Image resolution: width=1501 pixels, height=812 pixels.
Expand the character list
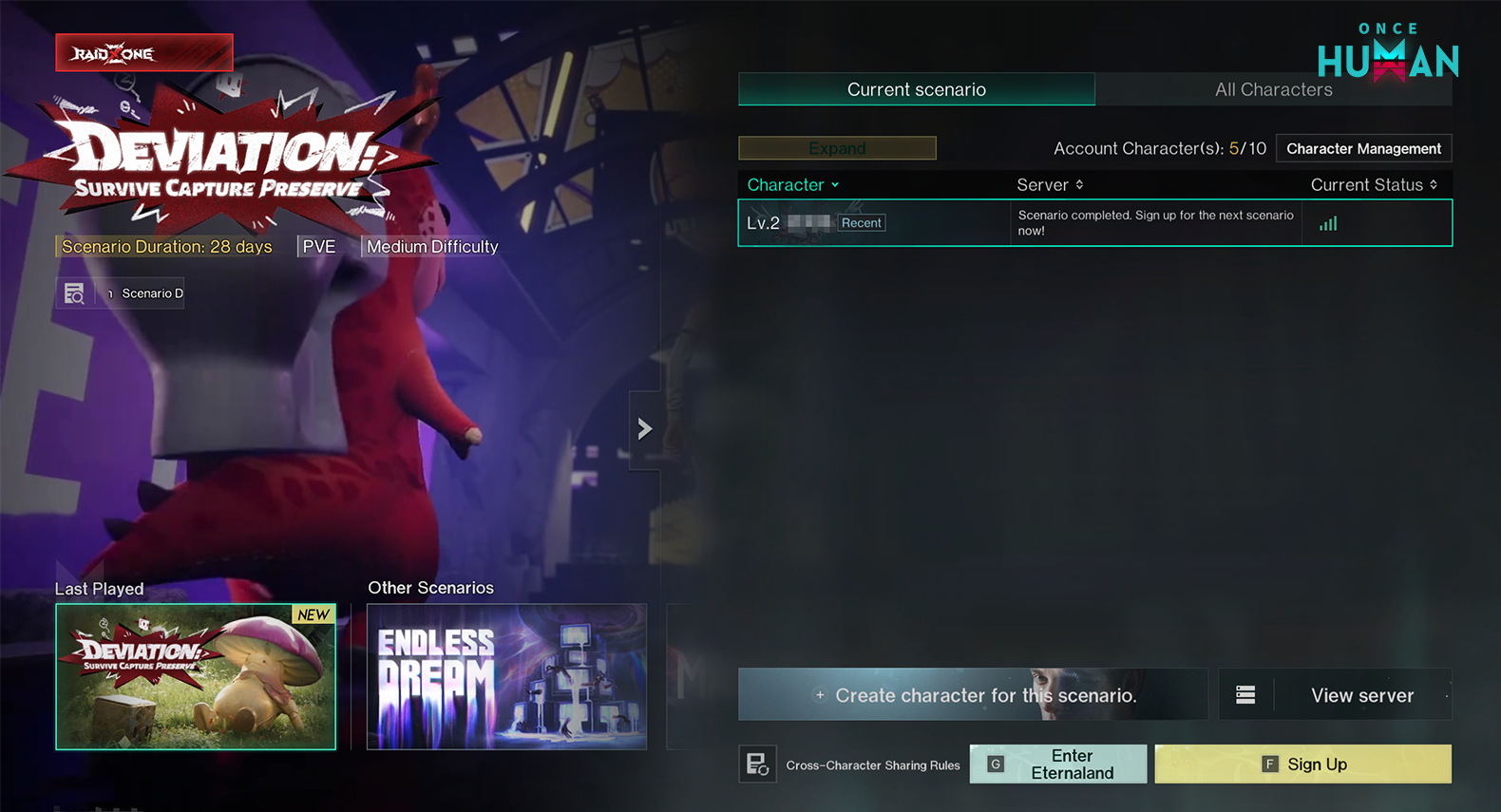836,148
